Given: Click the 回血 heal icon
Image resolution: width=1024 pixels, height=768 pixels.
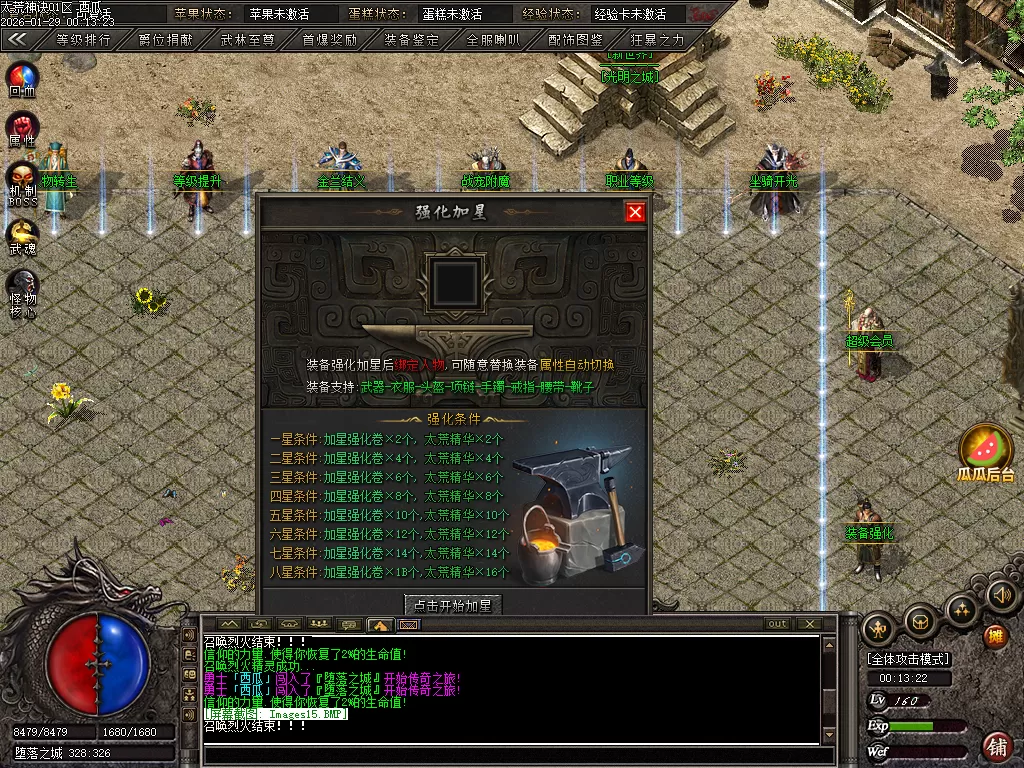Looking at the screenshot, I should tap(22, 76).
